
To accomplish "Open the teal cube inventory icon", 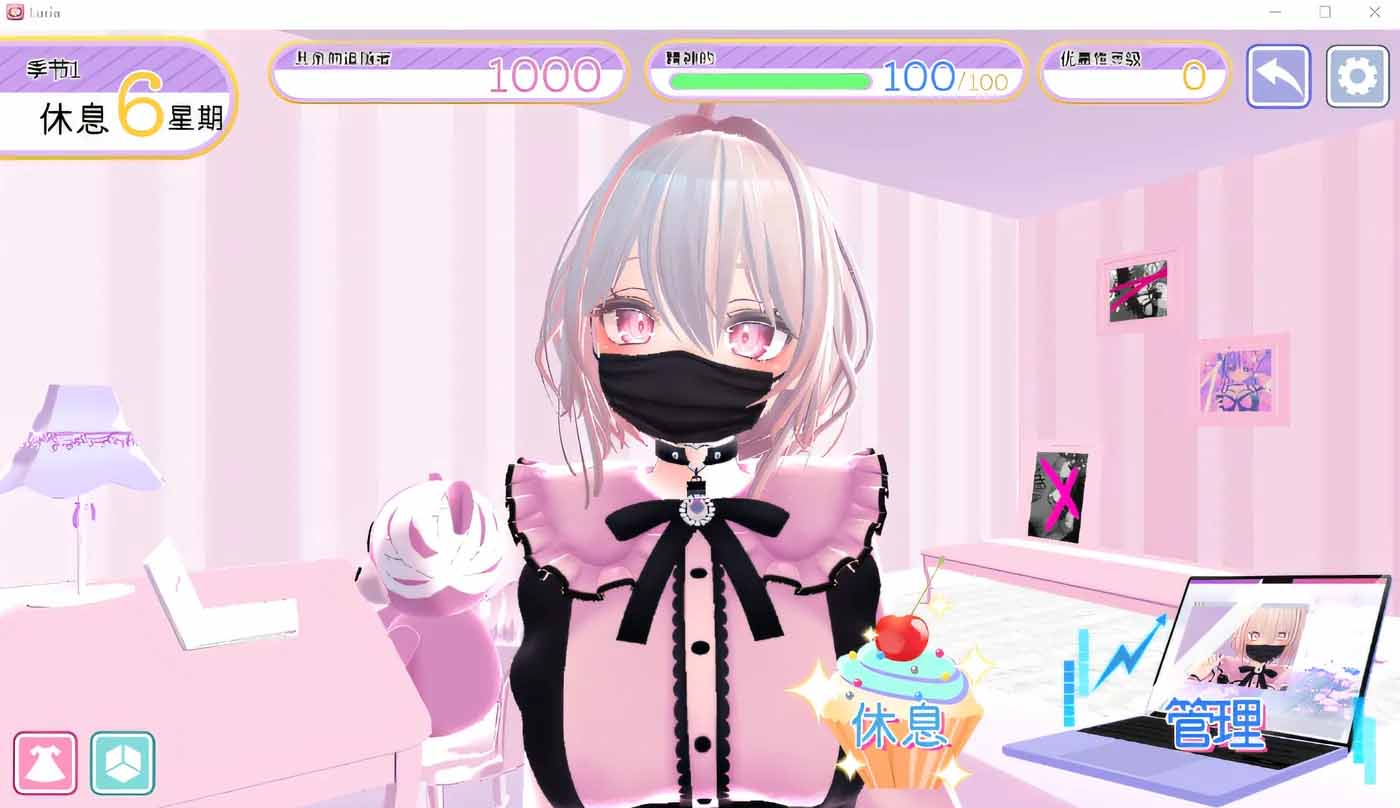I will point(122,763).
